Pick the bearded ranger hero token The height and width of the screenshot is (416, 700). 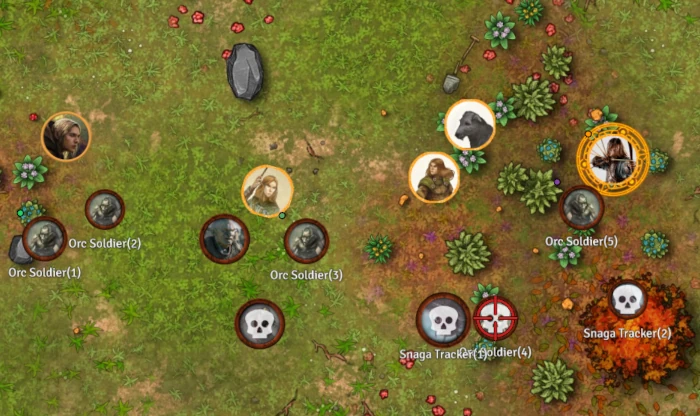tap(434, 177)
